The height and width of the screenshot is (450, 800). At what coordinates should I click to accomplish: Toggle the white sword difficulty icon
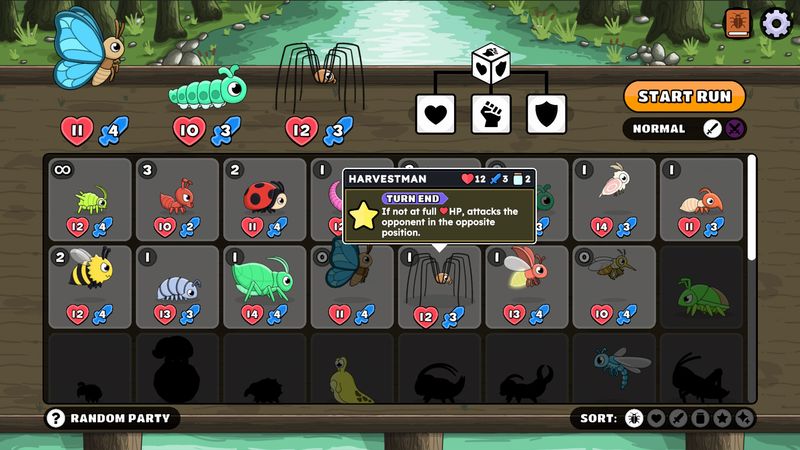712,128
